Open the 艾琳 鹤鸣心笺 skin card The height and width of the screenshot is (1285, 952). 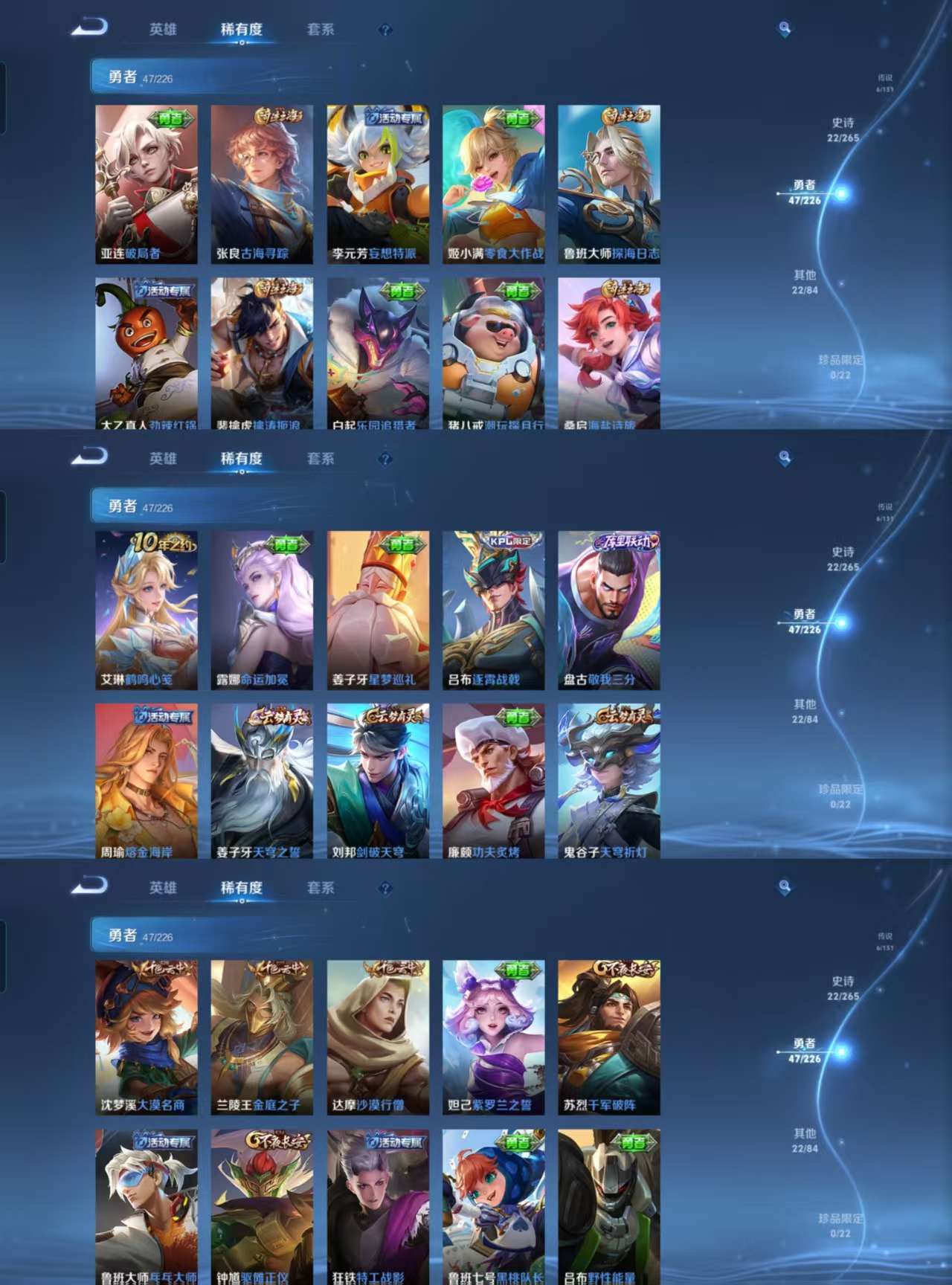pyautogui.click(x=145, y=610)
